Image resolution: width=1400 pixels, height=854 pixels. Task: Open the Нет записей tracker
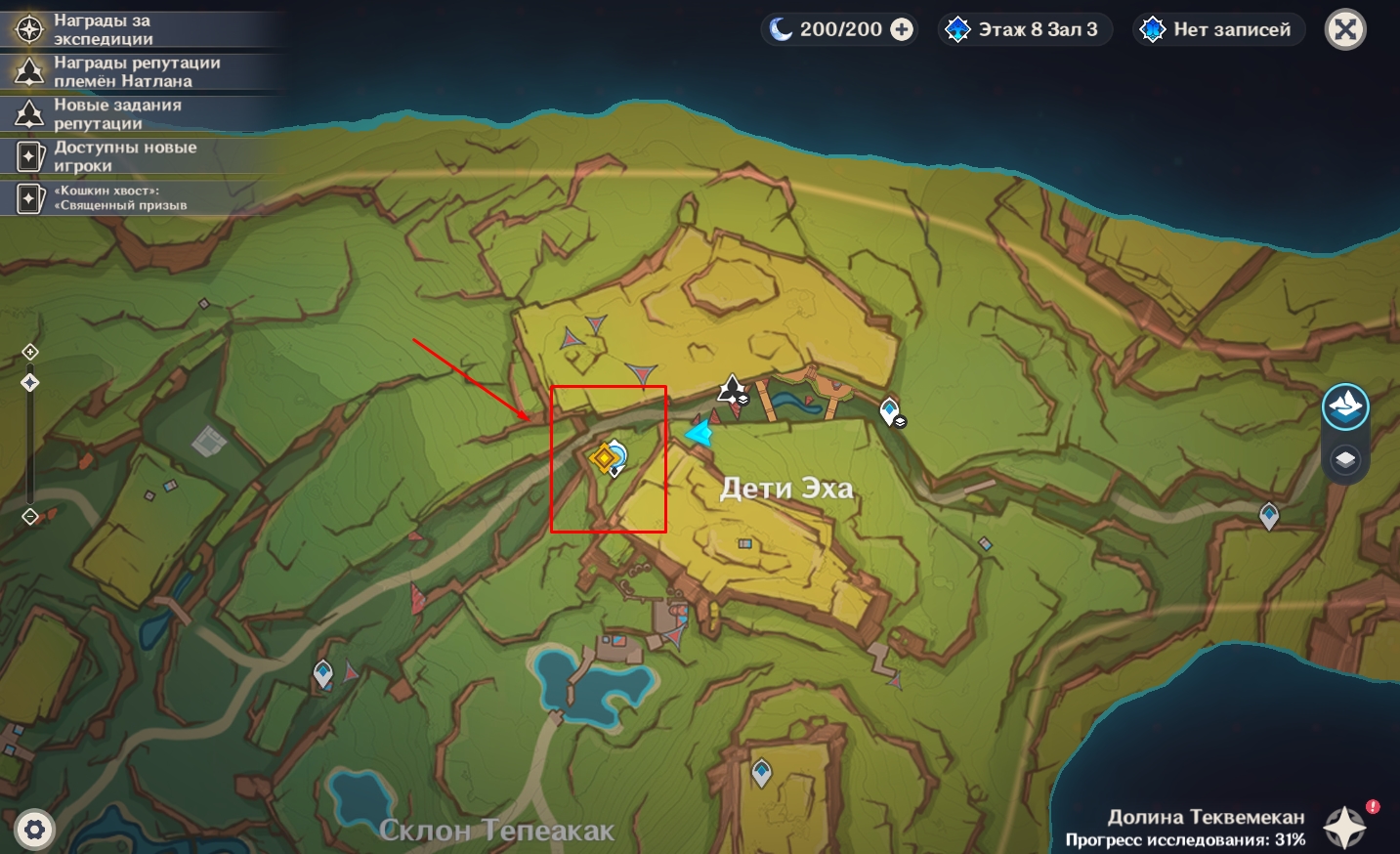pyautogui.click(x=1218, y=30)
